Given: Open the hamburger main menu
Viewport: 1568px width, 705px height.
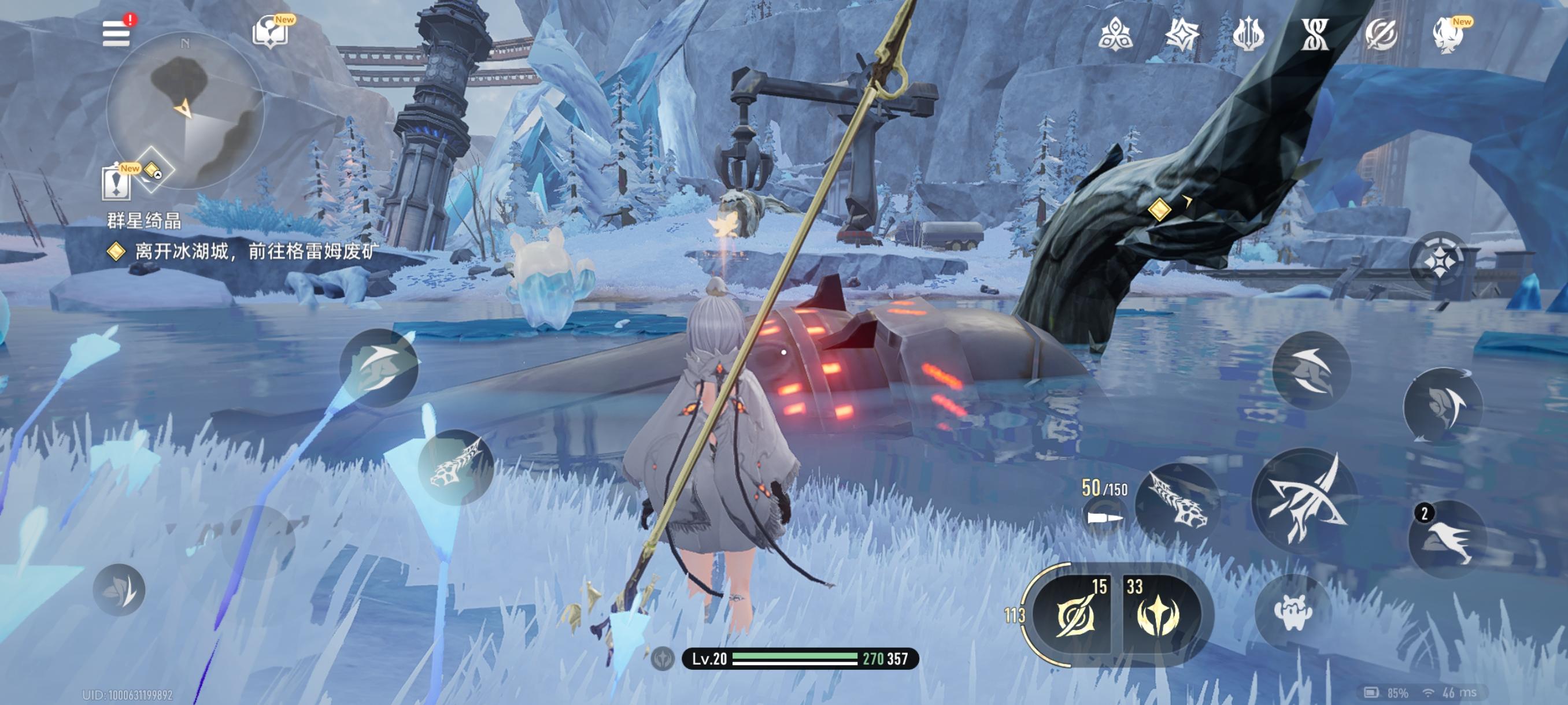Looking at the screenshot, I should click(116, 33).
